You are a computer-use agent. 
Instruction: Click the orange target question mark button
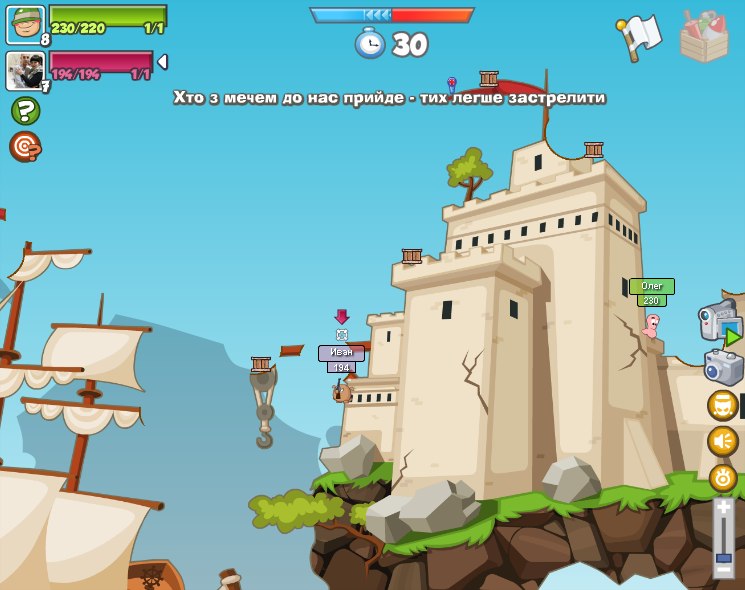(25, 147)
